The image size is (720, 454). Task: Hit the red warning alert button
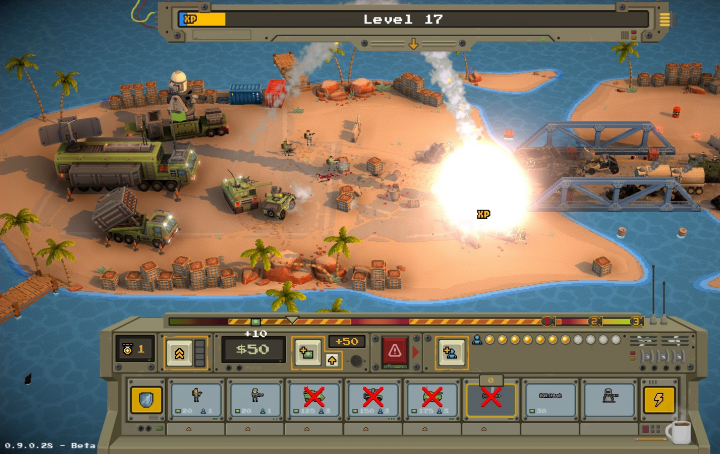tap(394, 351)
